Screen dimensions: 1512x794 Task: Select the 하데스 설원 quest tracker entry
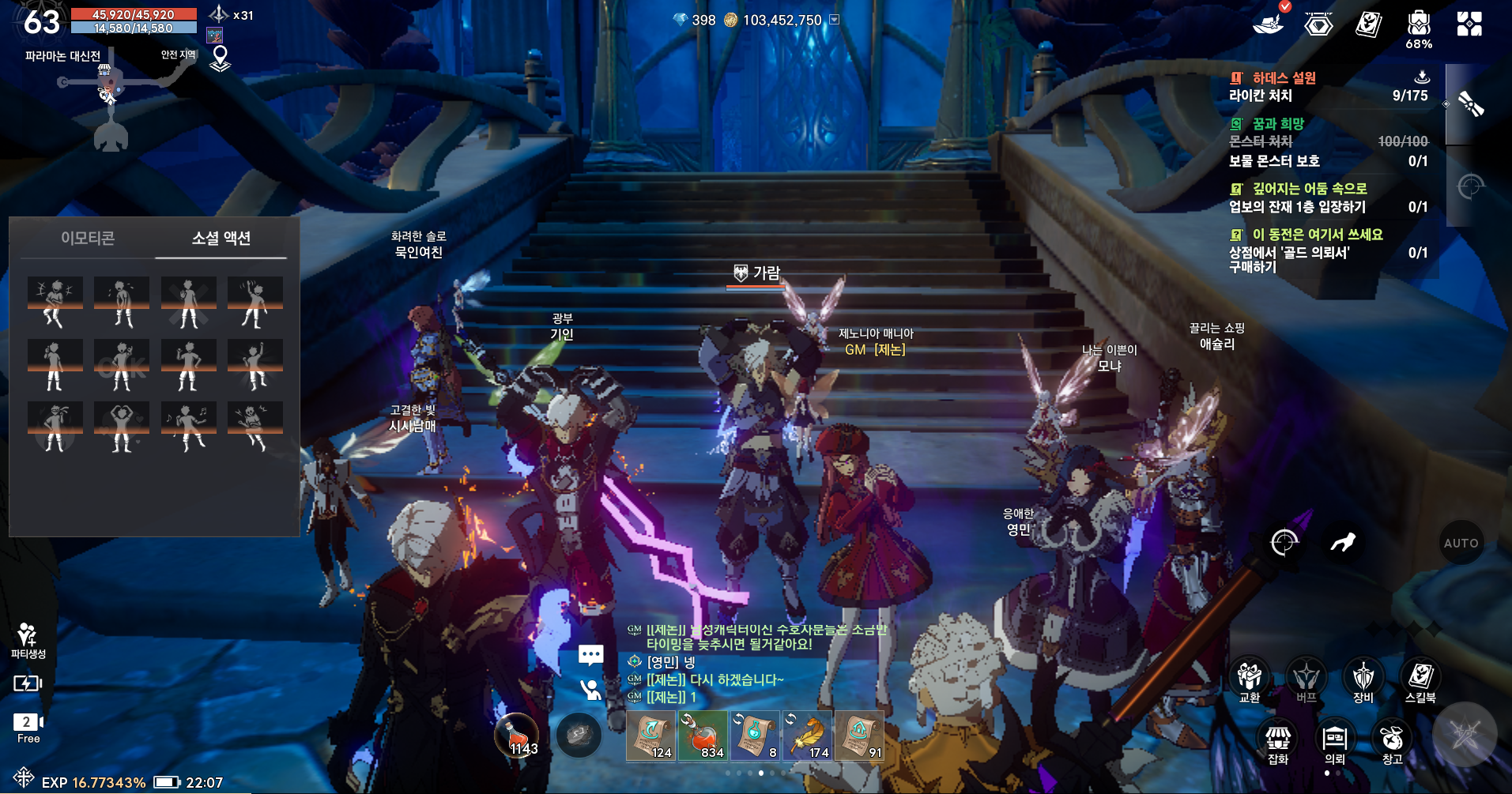1284,78
